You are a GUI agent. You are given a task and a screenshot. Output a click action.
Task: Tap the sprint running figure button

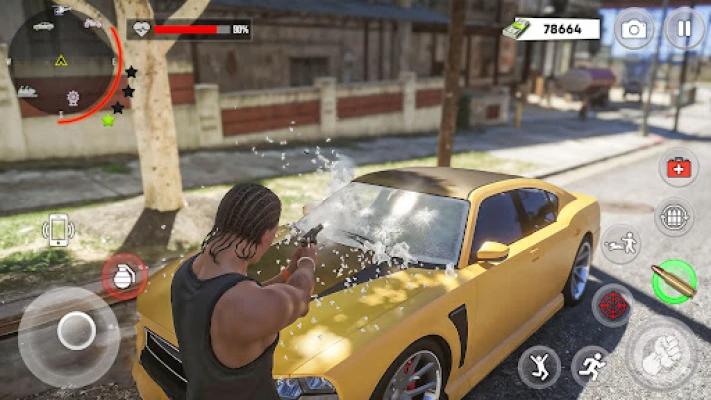coord(591,367)
